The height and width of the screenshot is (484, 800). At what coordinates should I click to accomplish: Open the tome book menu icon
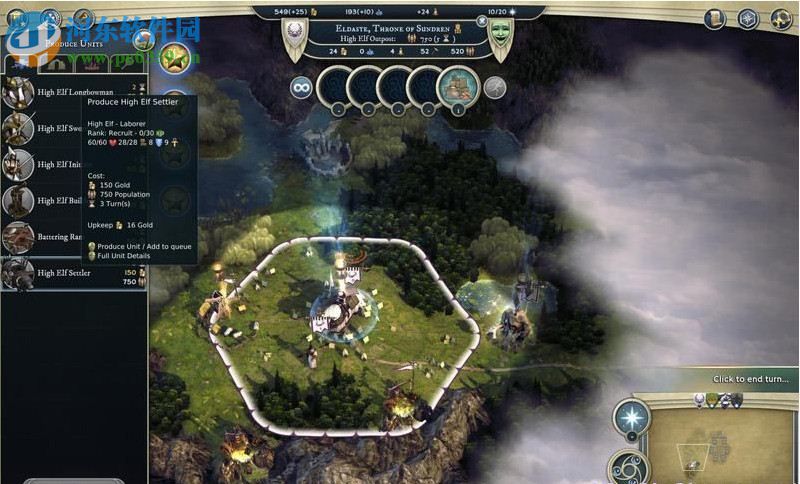pos(714,19)
